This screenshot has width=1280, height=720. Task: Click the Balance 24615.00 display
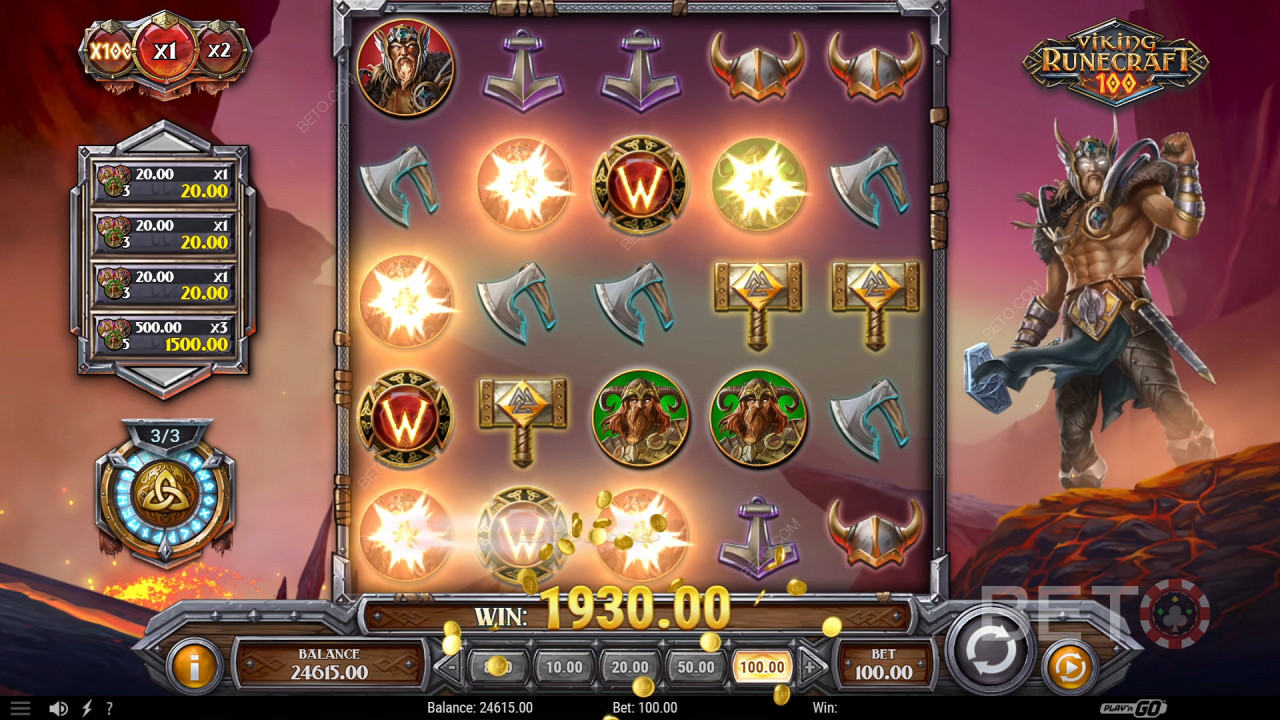tap(332, 660)
